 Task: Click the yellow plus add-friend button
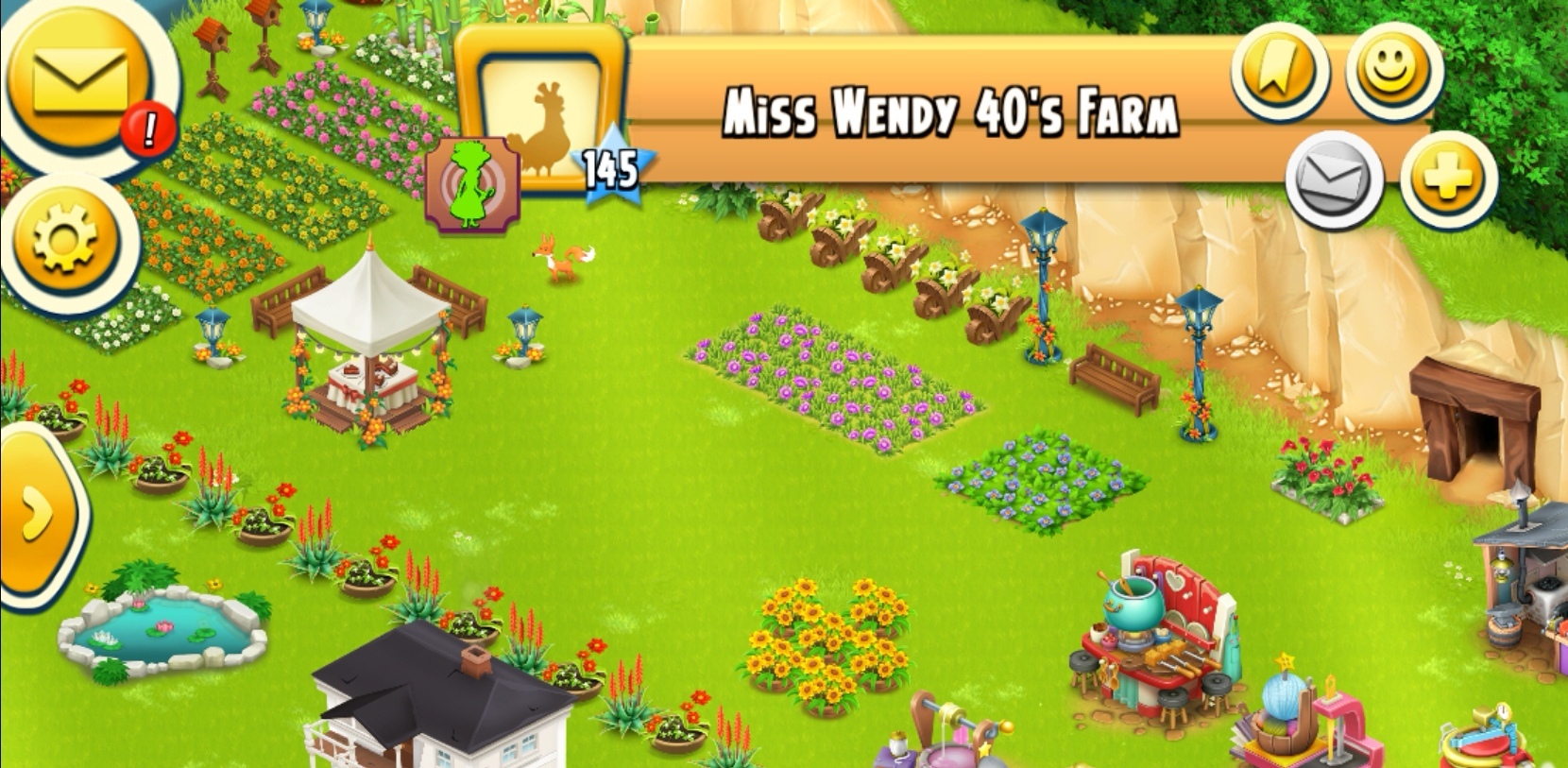click(1447, 179)
